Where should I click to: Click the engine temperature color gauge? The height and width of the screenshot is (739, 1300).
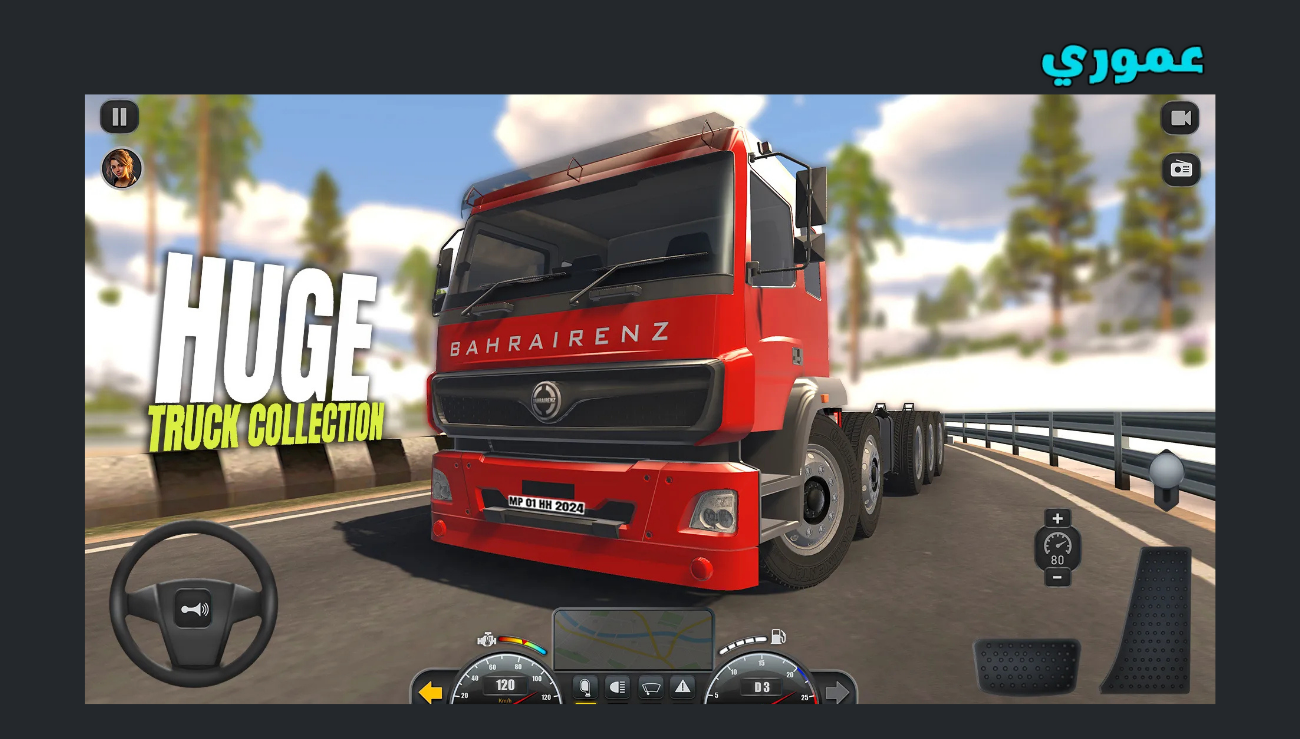click(x=520, y=643)
